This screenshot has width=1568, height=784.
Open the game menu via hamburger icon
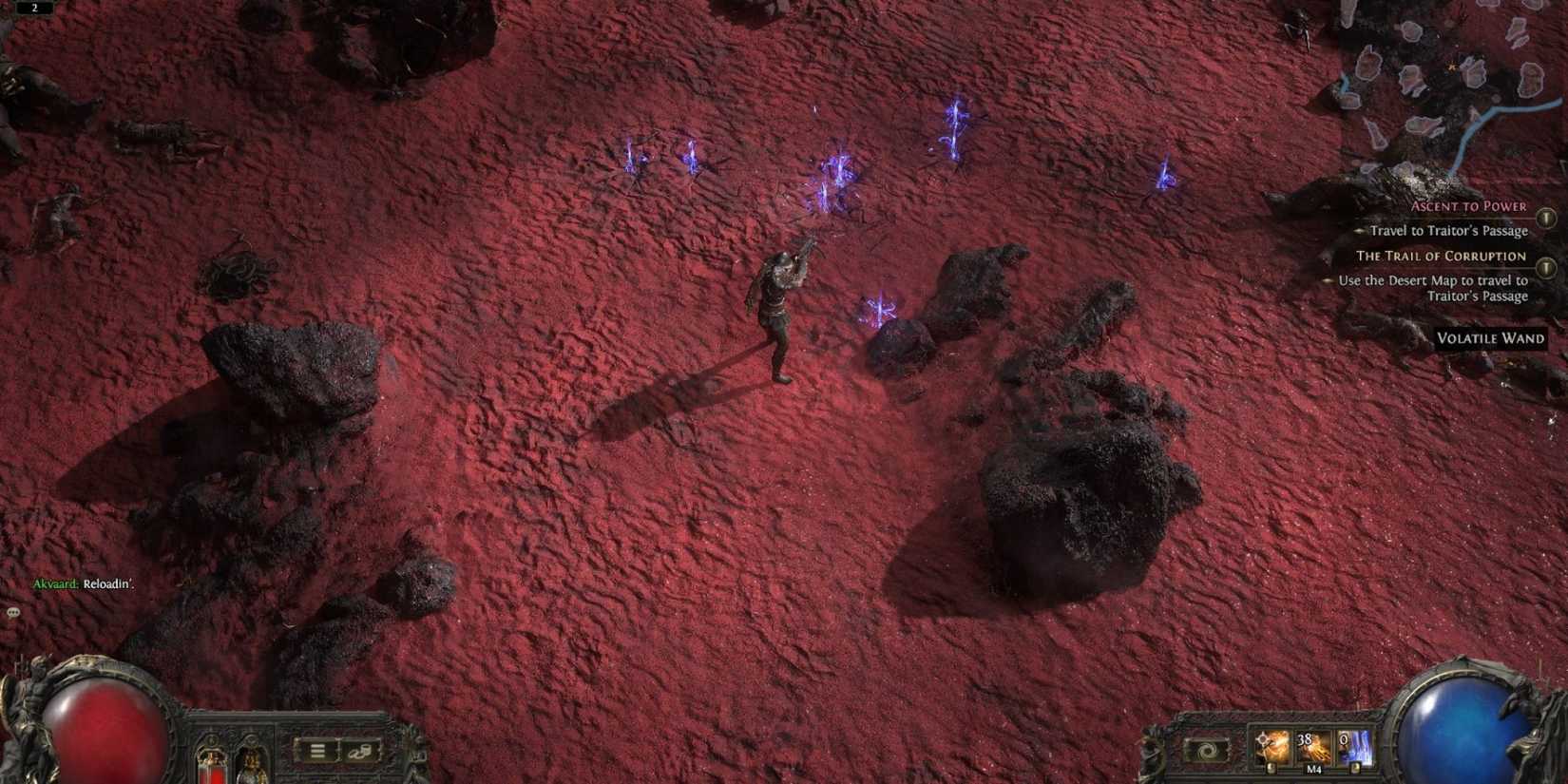click(x=317, y=751)
